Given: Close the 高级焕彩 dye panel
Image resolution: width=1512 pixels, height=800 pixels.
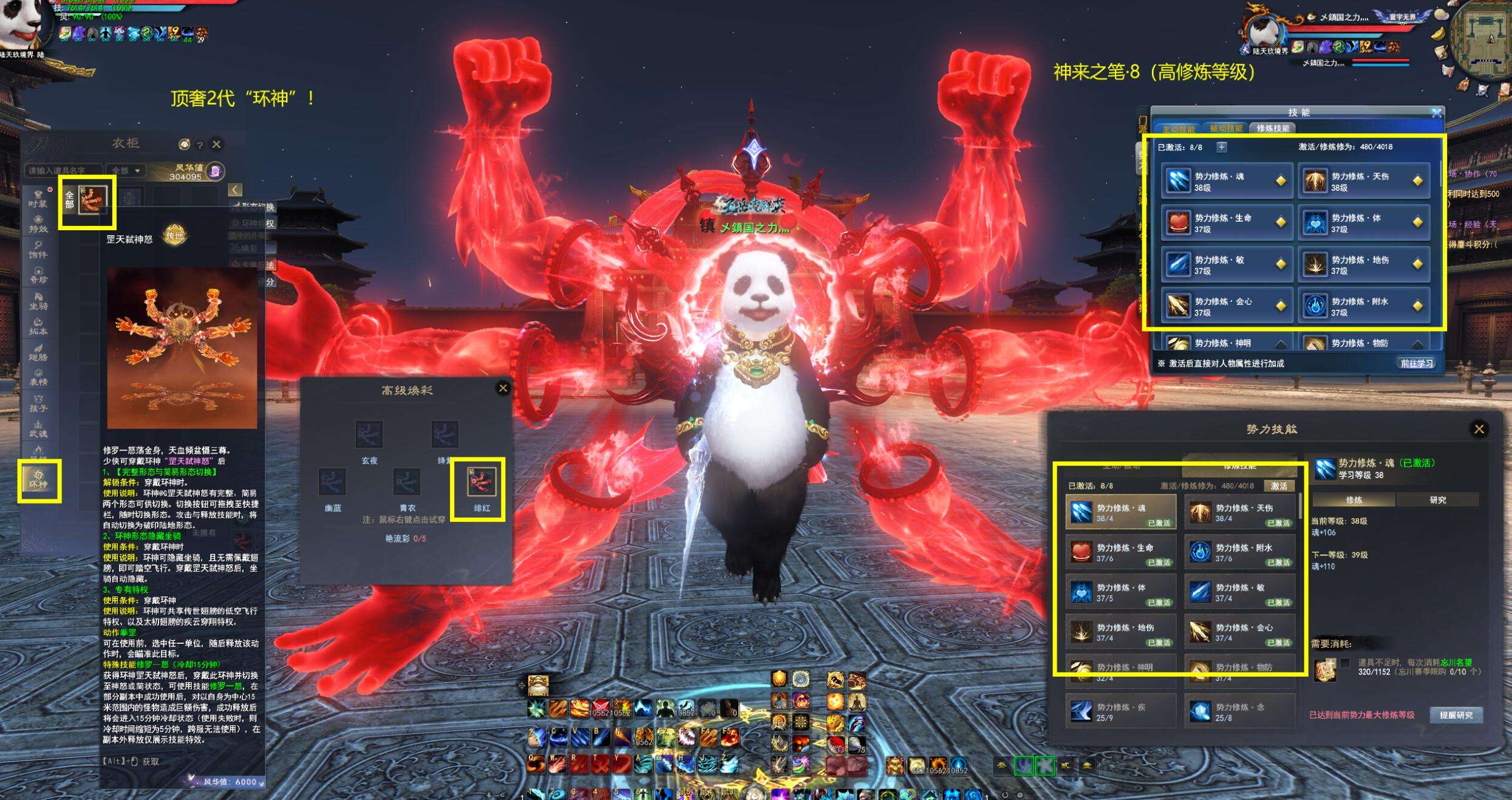Looking at the screenshot, I should click(503, 388).
